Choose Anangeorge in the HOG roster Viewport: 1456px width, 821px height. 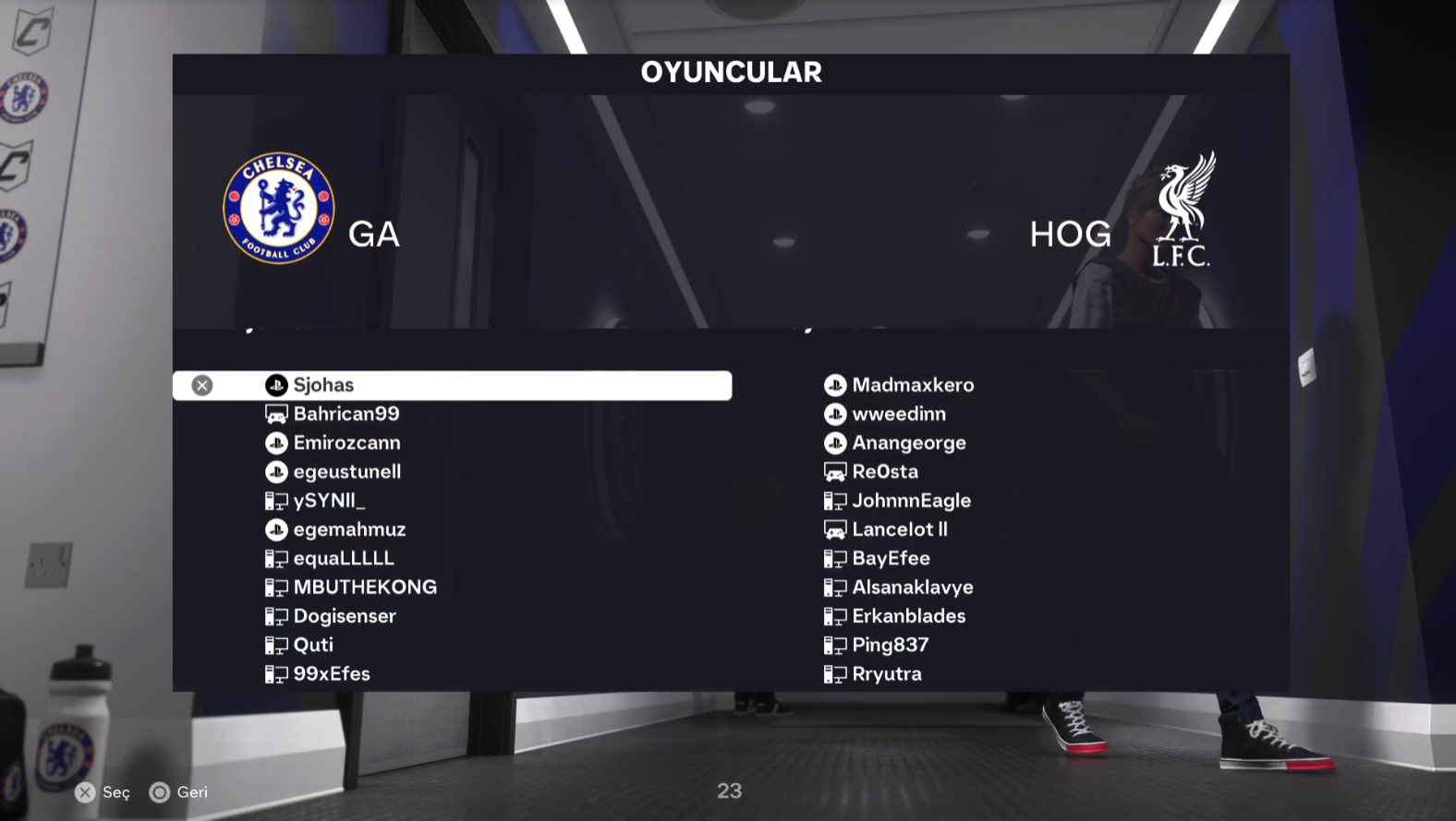point(908,443)
